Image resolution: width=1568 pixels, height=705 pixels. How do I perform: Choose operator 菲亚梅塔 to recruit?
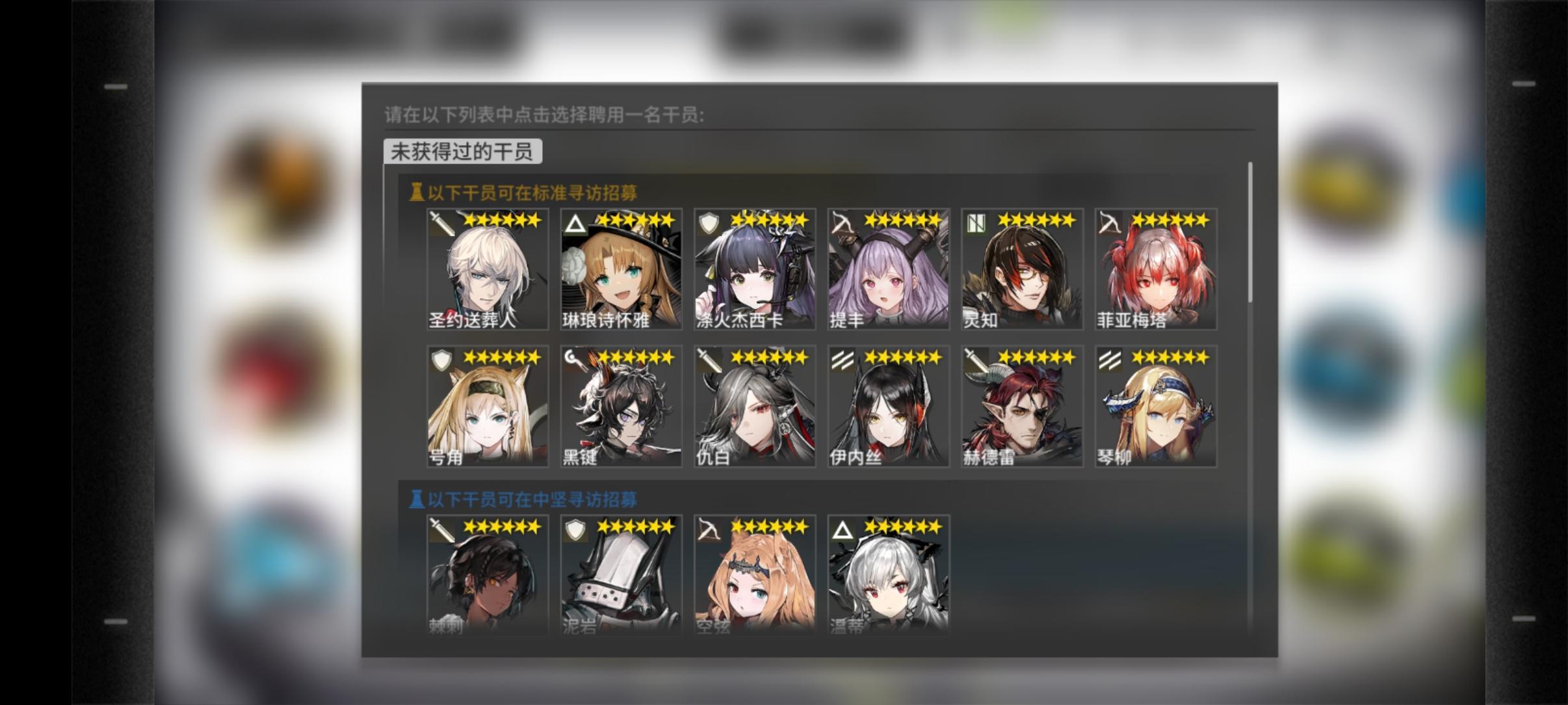(x=1156, y=269)
